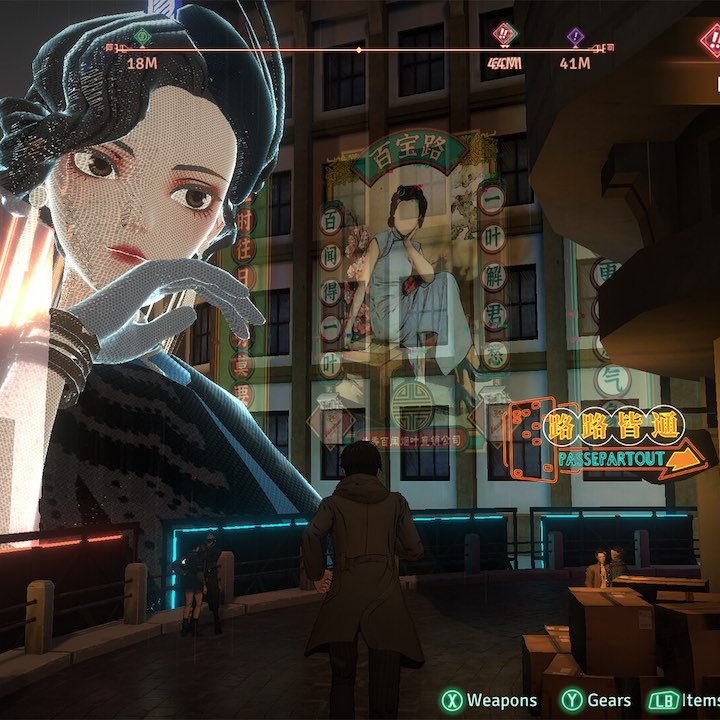This screenshot has width=720, height=720.
Task: Select the purple exclamation compass marker
Action: (x=575, y=37)
